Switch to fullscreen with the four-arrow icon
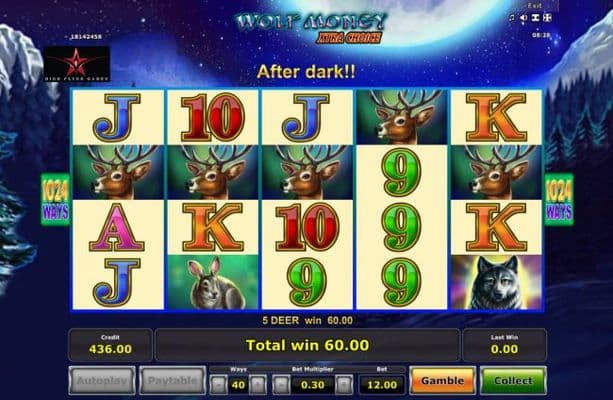Image resolution: width=613 pixels, height=400 pixels. [548, 17]
